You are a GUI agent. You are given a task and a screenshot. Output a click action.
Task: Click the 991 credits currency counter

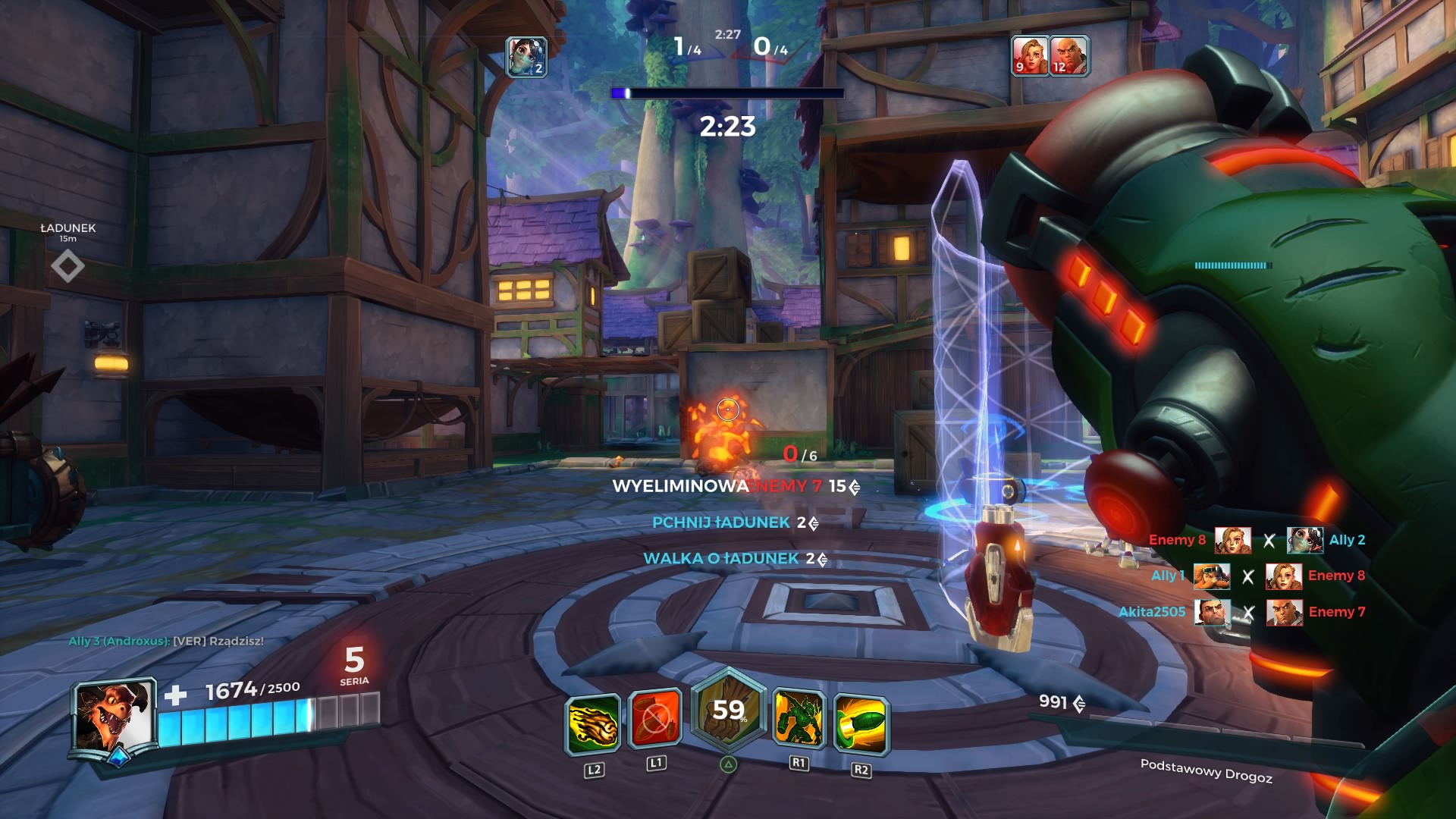tap(1062, 702)
